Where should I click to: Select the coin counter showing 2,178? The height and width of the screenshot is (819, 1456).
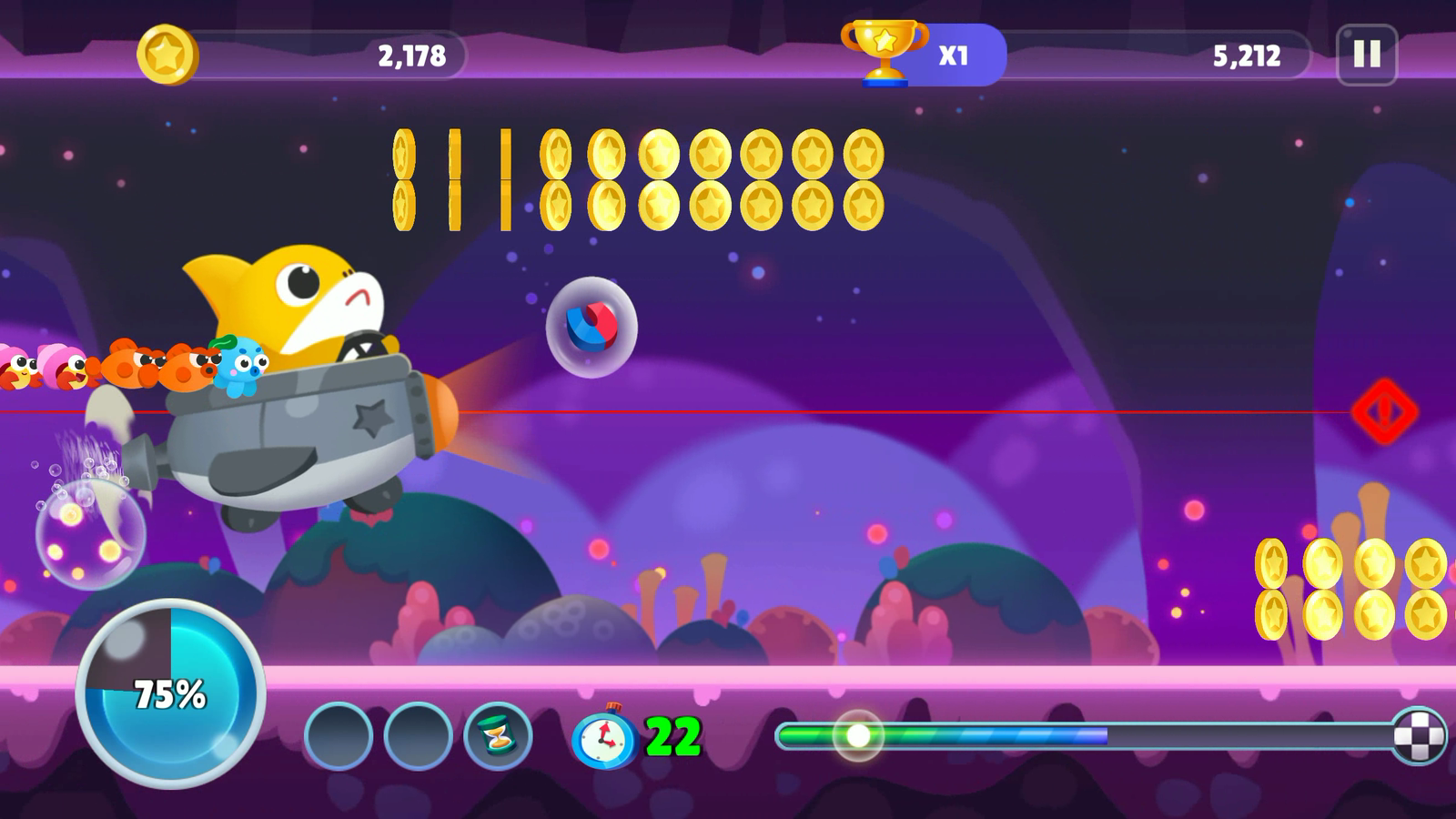411,55
